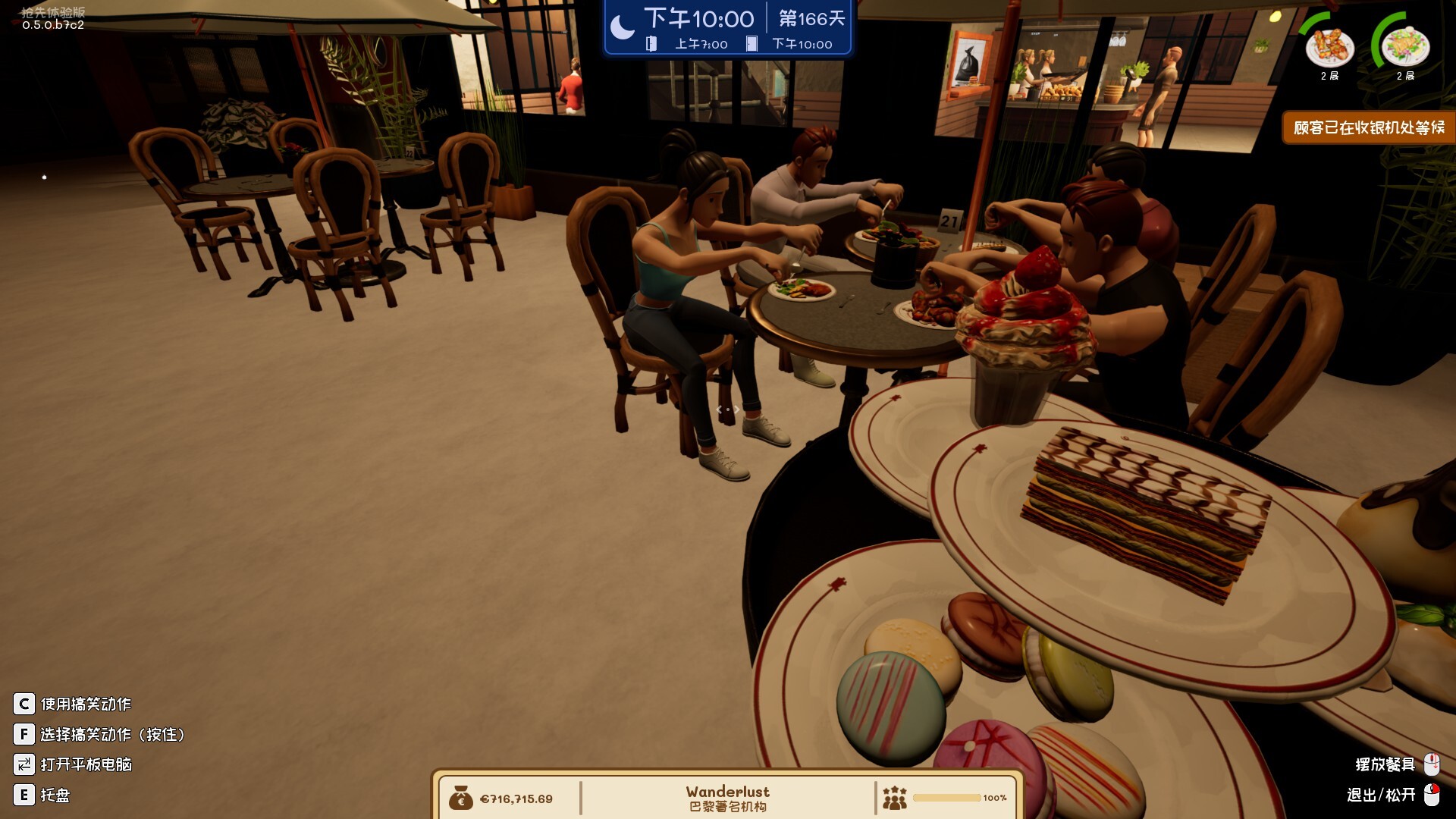Image resolution: width=1456 pixels, height=819 pixels.
Task: Click the reputation people icon in bottom bar
Action: (x=896, y=797)
